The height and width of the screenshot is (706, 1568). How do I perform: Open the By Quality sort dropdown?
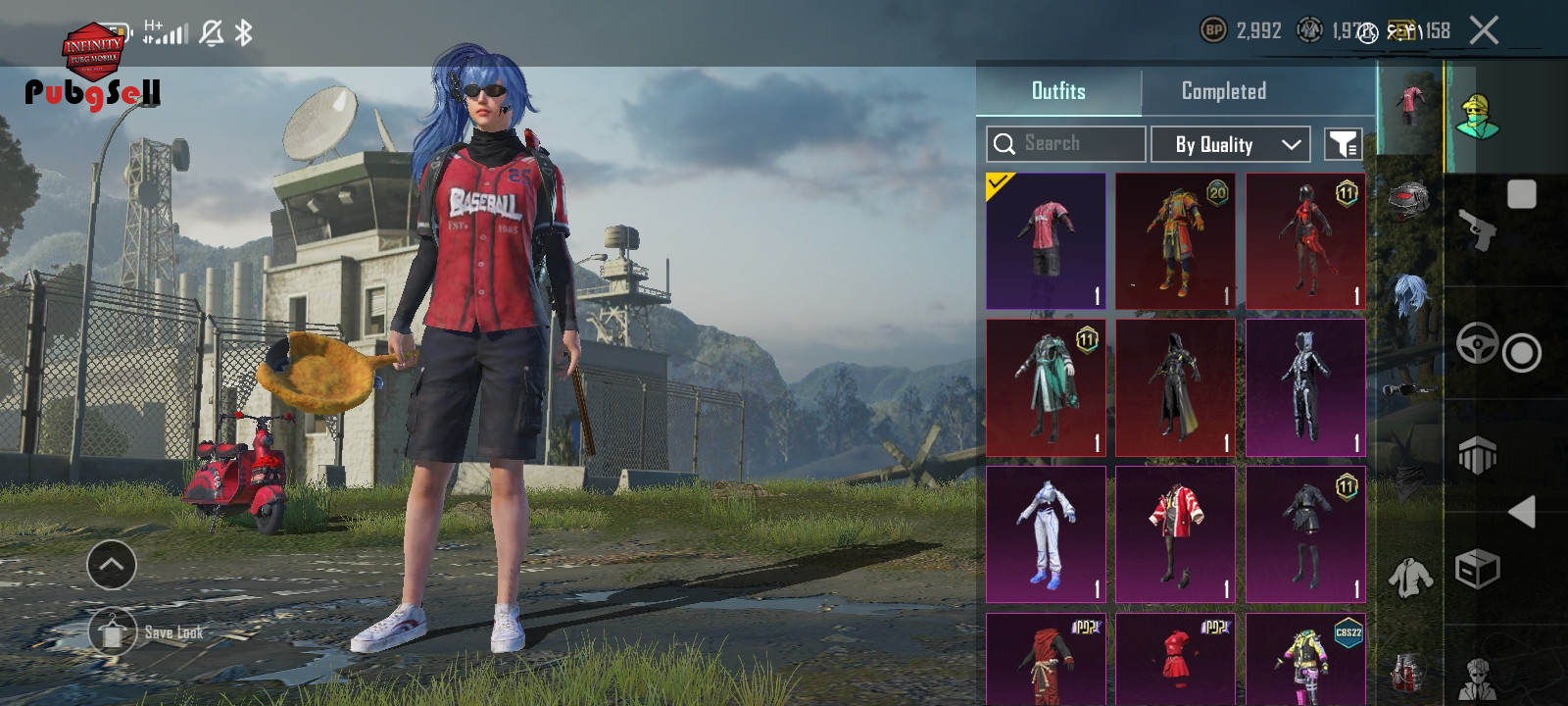(x=1230, y=144)
